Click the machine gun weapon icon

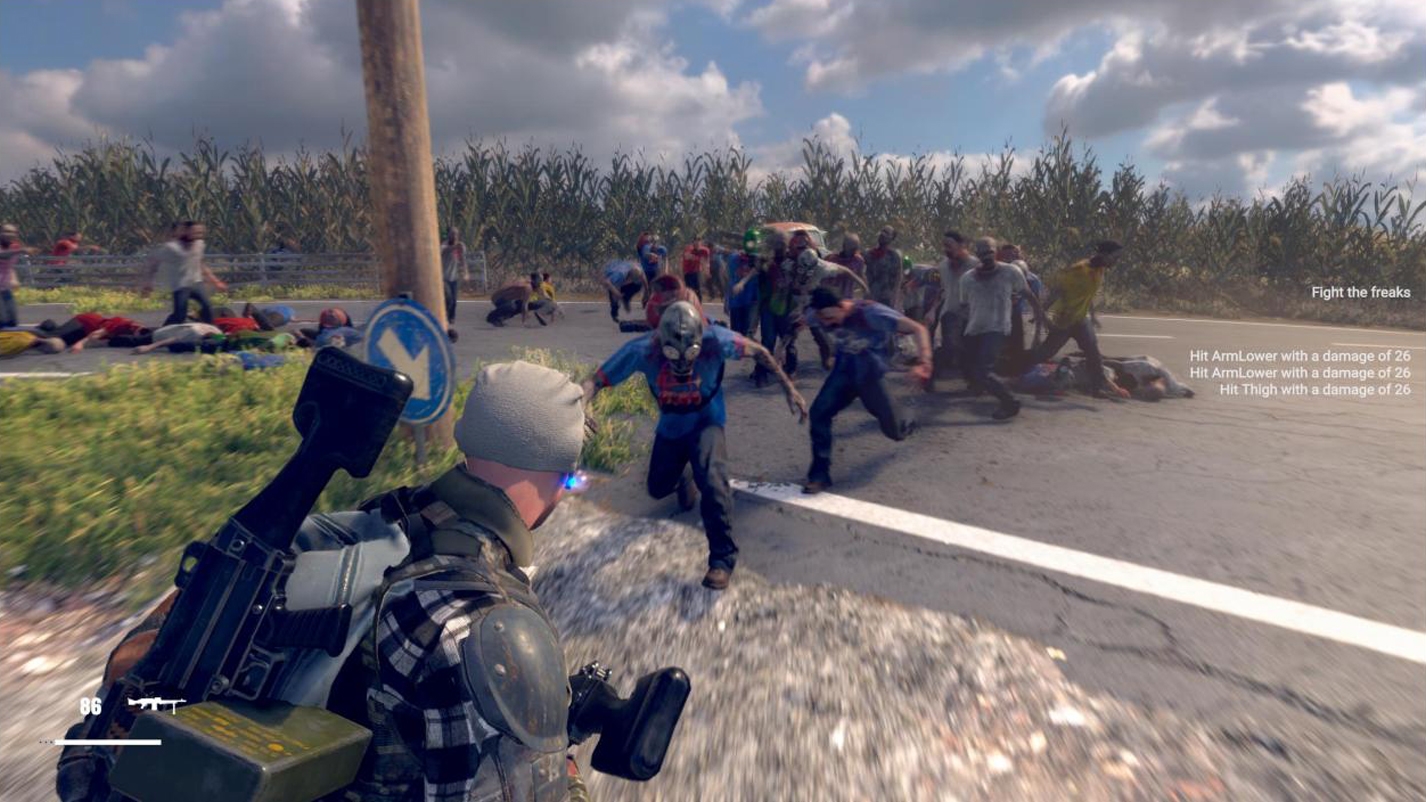[x=156, y=704]
